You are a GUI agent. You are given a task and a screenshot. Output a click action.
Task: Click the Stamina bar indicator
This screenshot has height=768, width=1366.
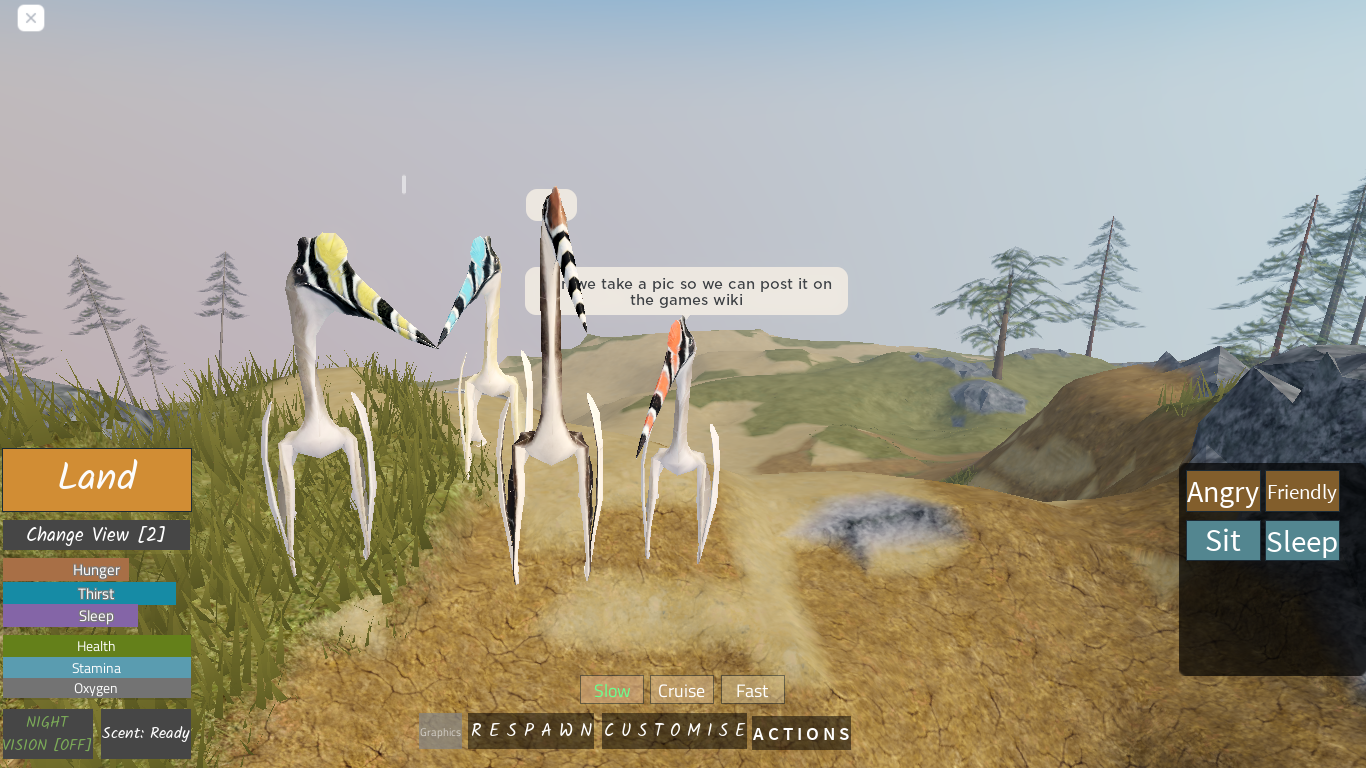96,668
